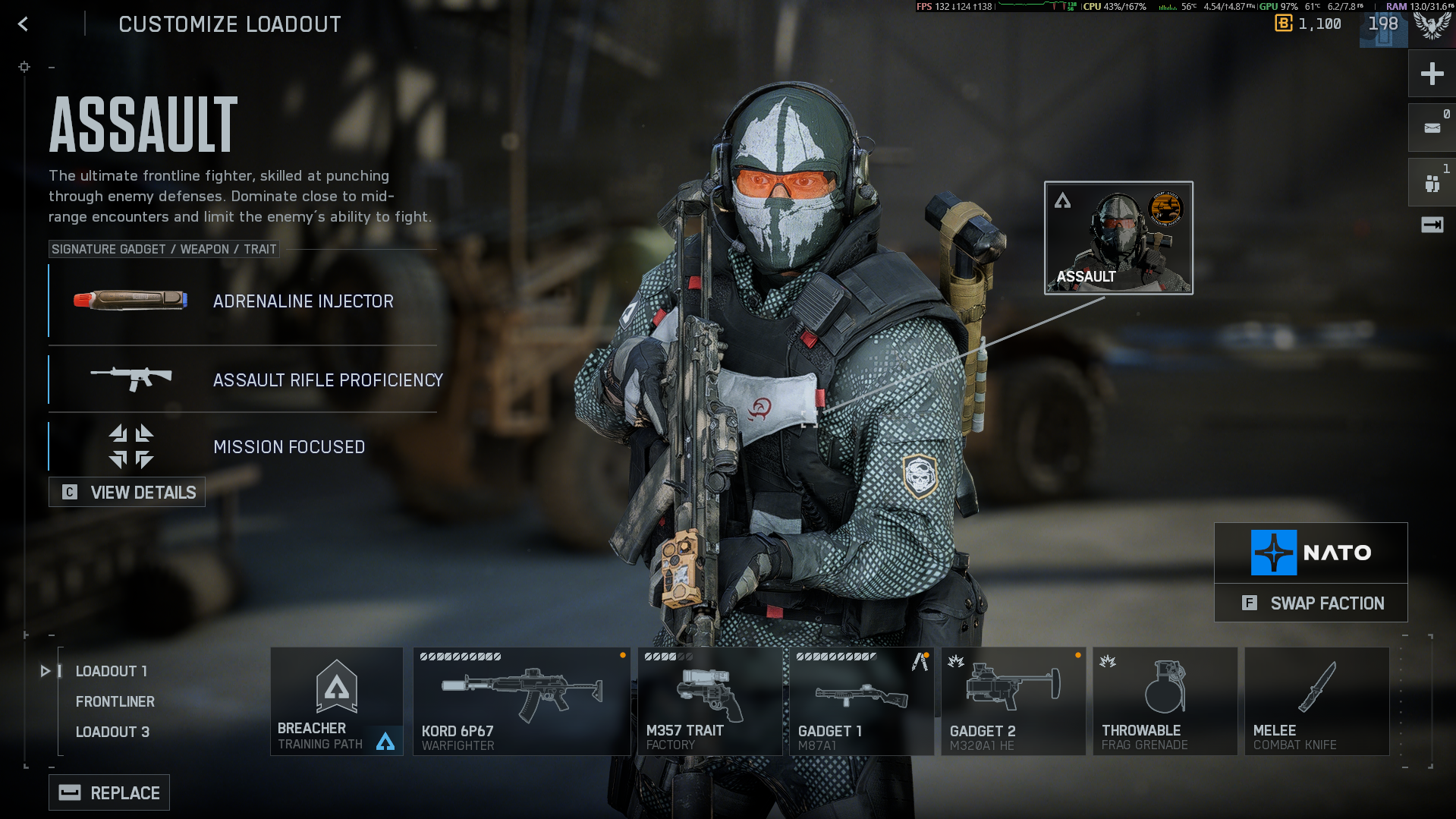Screen dimensions: 1456x819
Task: Open the squad members icon
Action: pos(1432,183)
